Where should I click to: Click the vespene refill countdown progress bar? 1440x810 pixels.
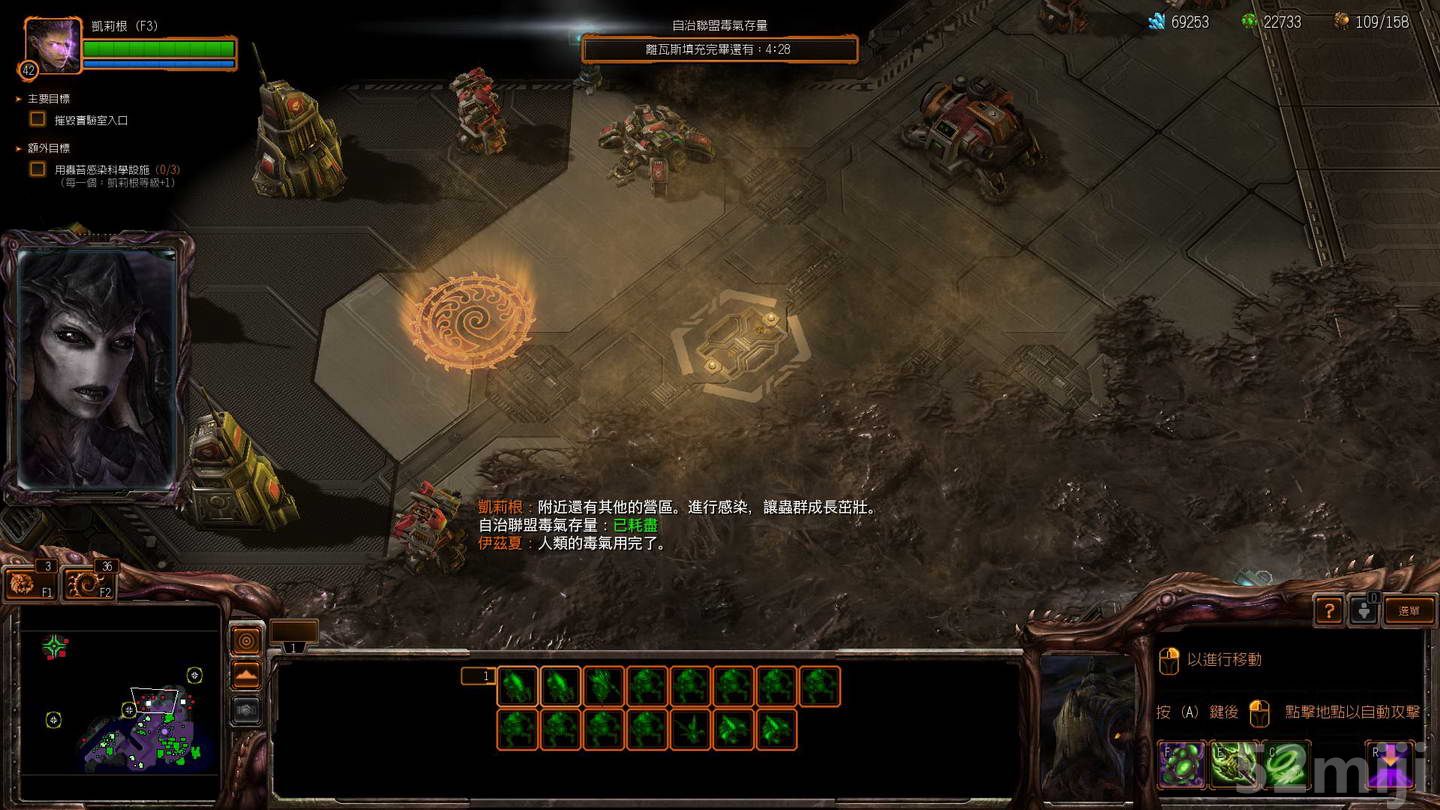[x=718, y=48]
